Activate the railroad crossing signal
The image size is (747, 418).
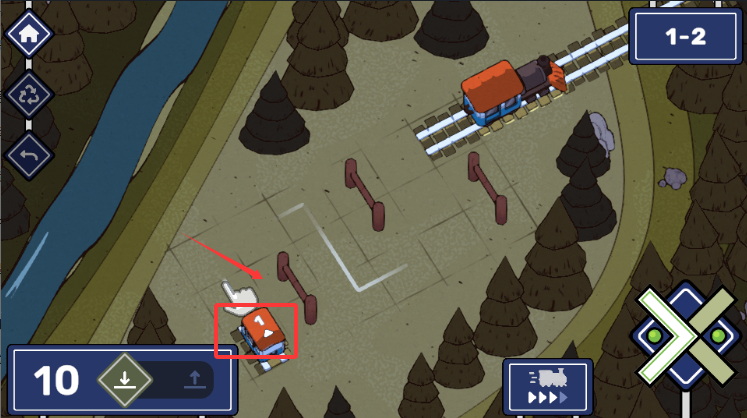coord(686,336)
